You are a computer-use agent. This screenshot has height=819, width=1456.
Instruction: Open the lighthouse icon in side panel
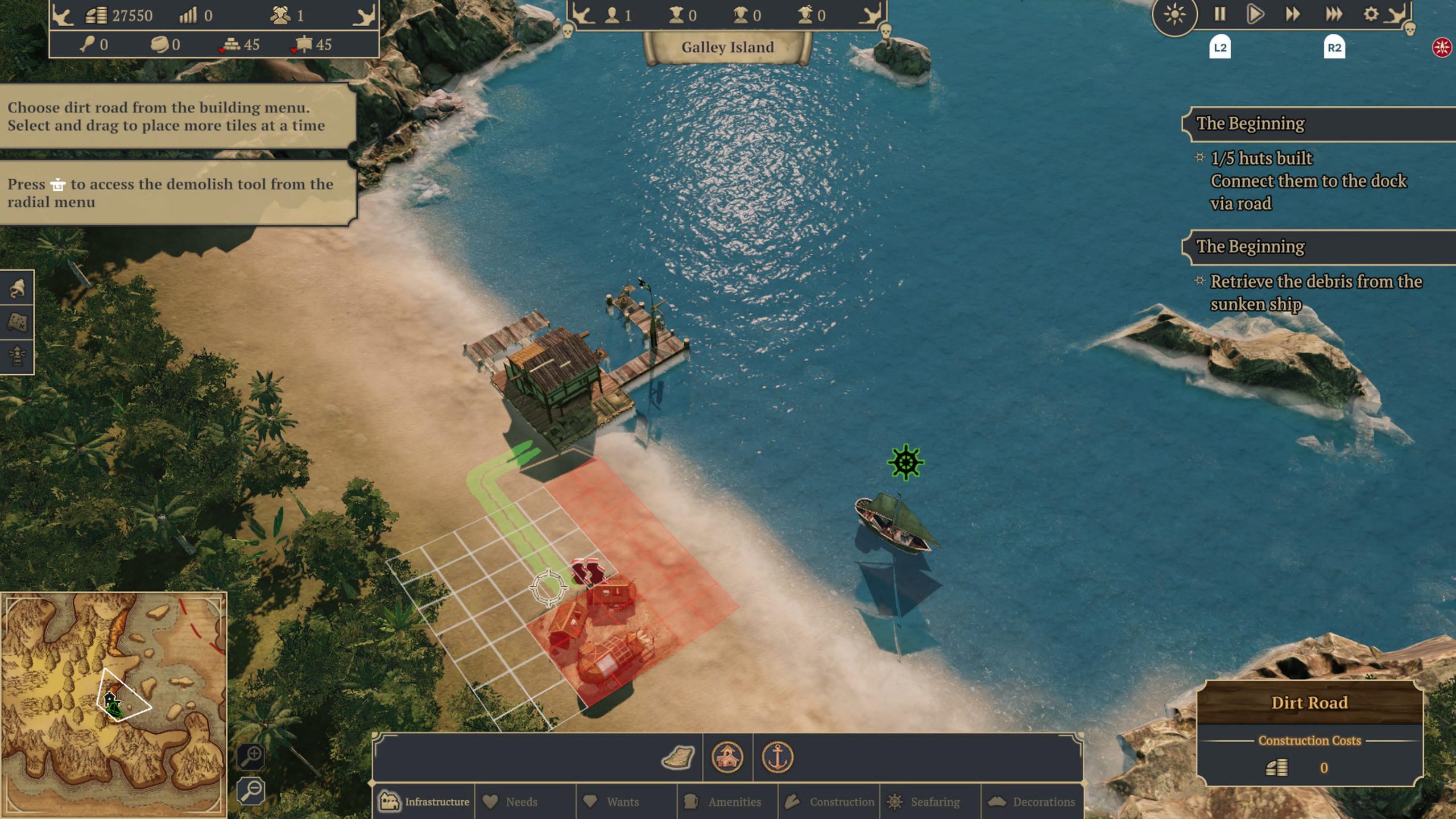(17, 357)
